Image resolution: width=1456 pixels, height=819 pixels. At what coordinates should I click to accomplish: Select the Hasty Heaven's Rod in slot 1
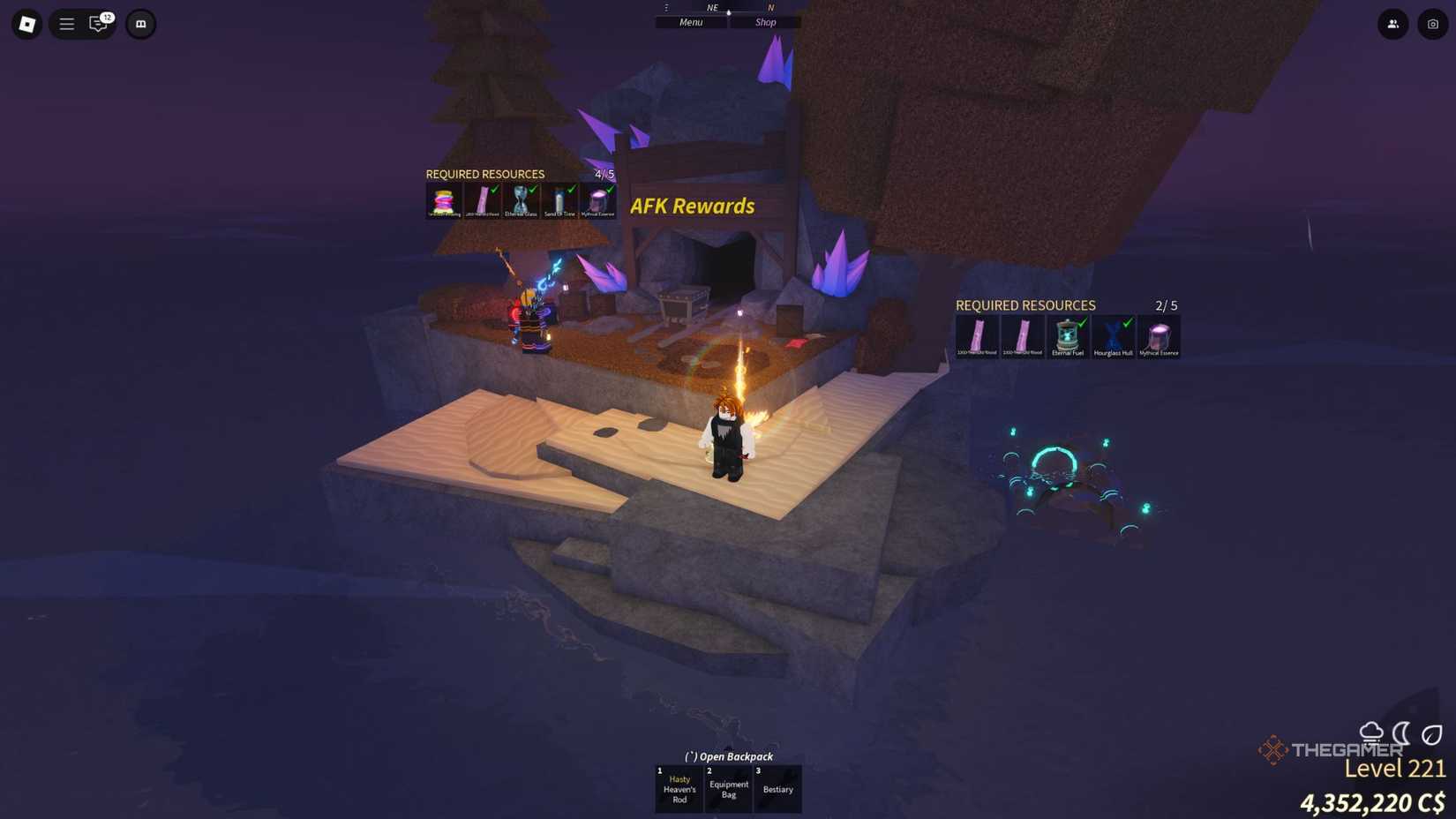click(x=679, y=788)
